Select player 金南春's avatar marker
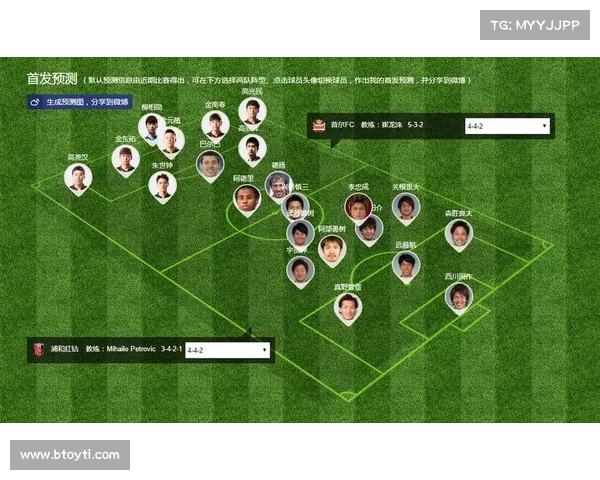The height and width of the screenshot is (480, 600). tap(215, 124)
